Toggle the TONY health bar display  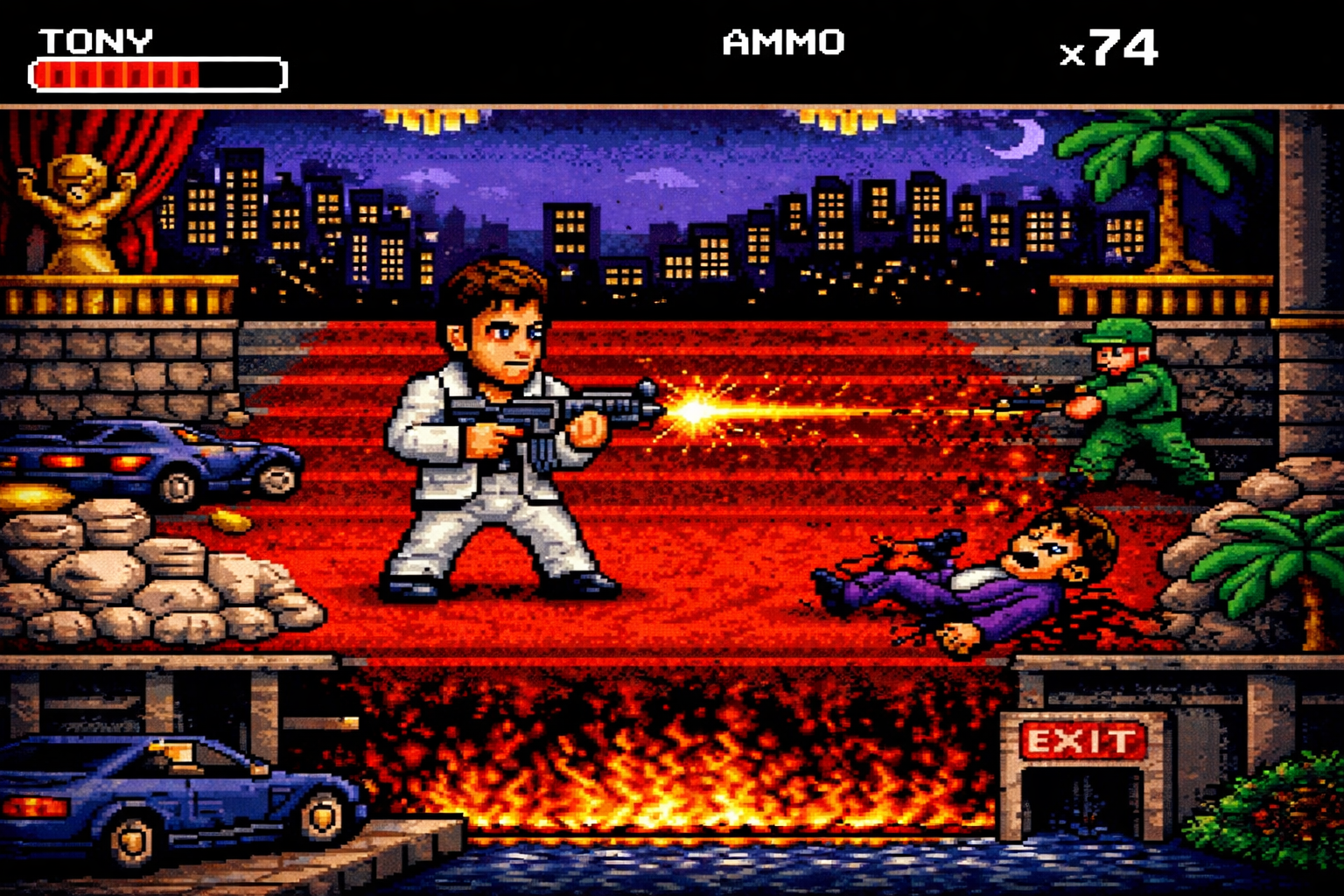coord(156,74)
